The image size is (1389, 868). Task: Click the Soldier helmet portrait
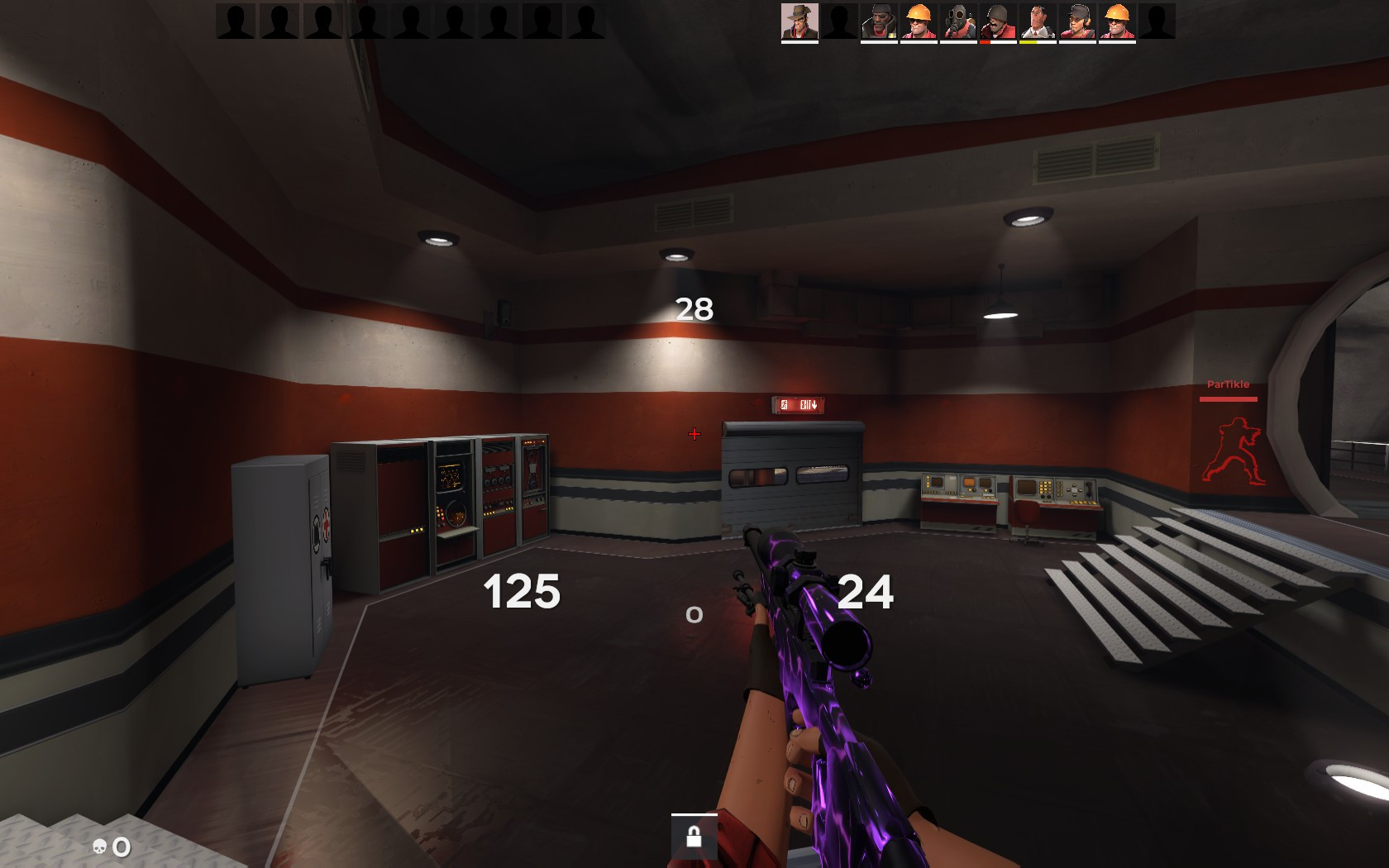pos(998,22)
